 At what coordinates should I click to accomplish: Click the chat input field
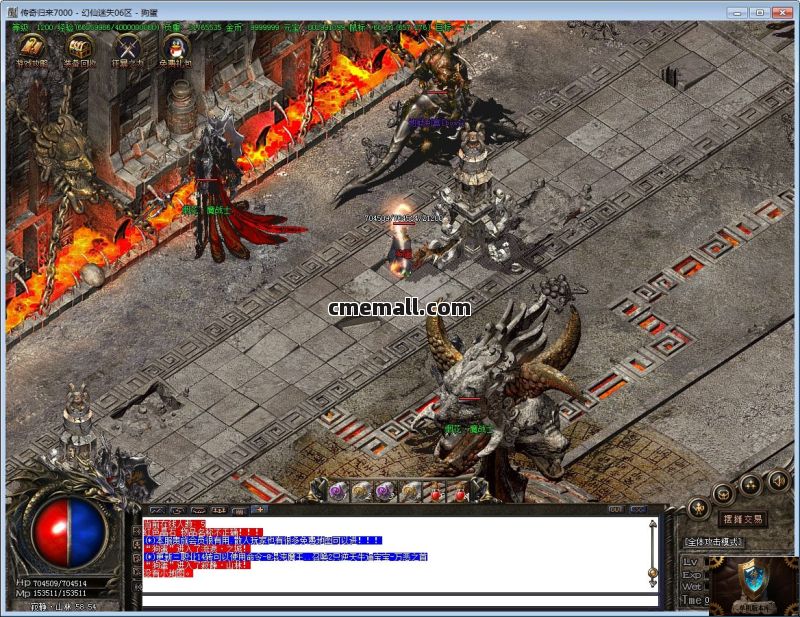click(x=400, y=600)
